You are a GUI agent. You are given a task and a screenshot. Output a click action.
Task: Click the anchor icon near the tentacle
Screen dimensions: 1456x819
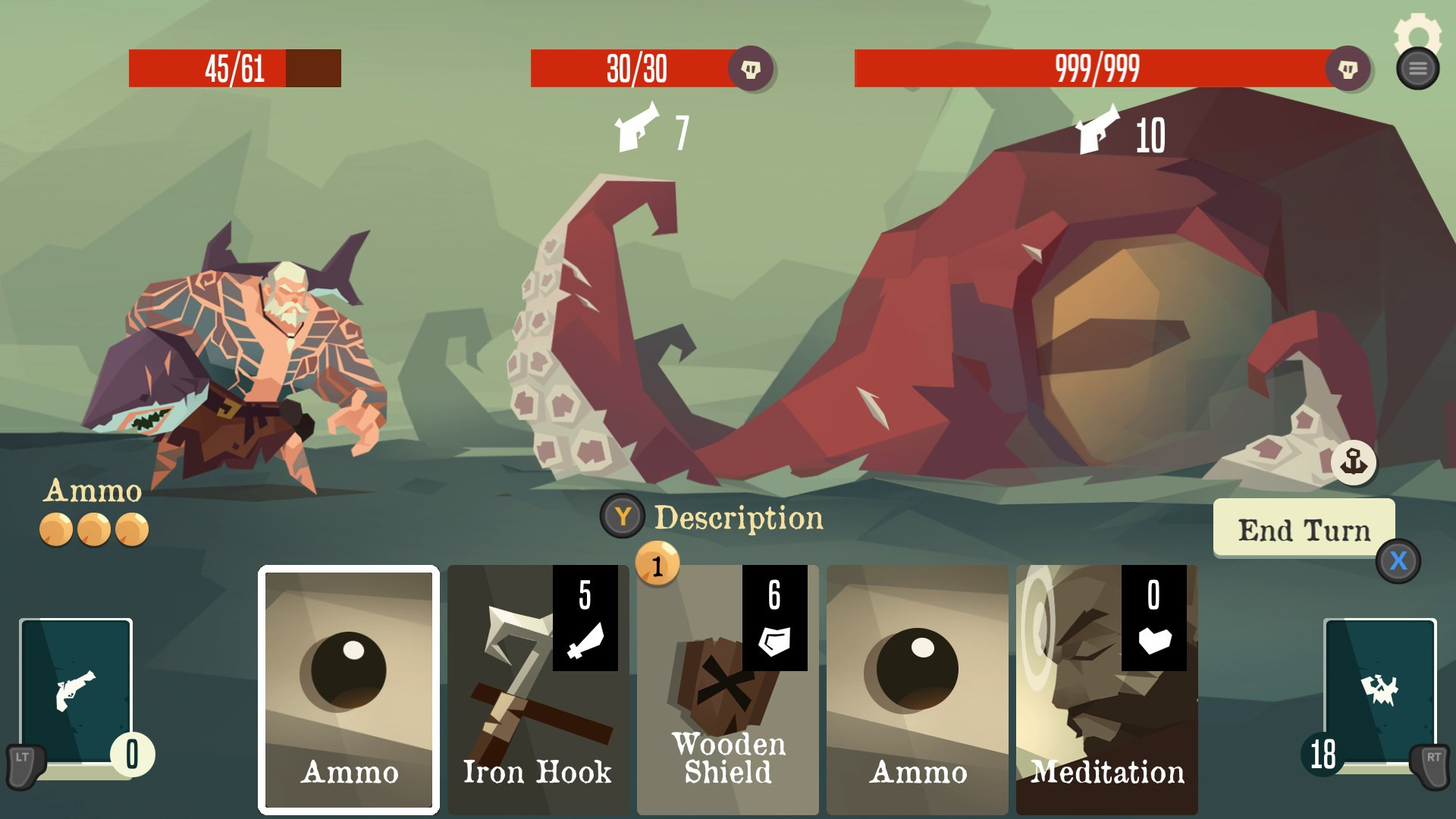(x=1354, y=462)
